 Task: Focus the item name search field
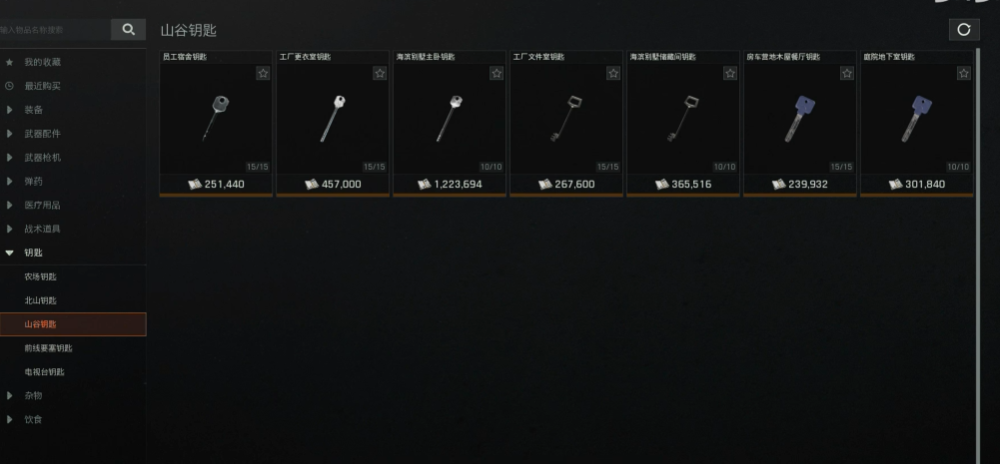[x=55, y=30]
